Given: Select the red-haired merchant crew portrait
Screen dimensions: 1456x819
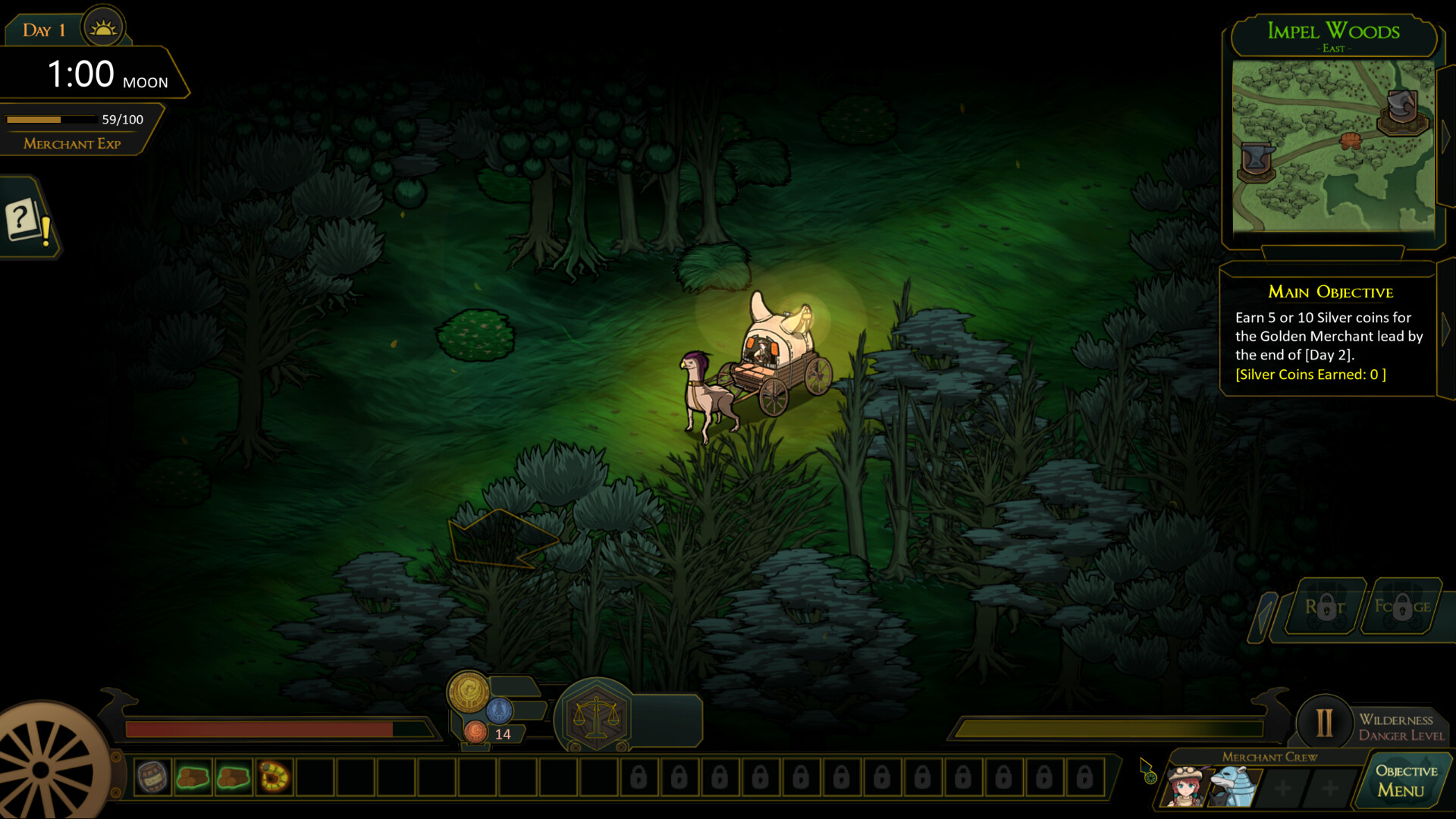Looking at the screenshot, I should click(1186, 786).
